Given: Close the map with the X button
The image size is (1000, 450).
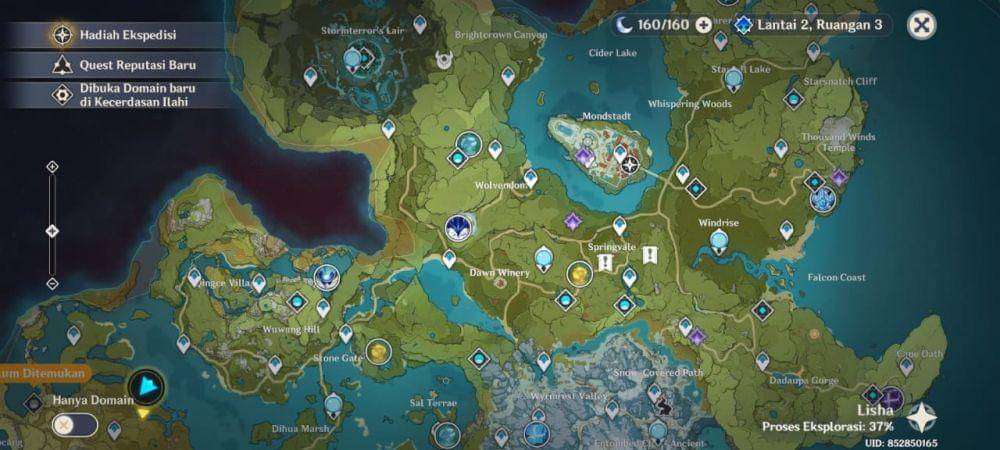Looking at the screenshot, I should (922, 25).
